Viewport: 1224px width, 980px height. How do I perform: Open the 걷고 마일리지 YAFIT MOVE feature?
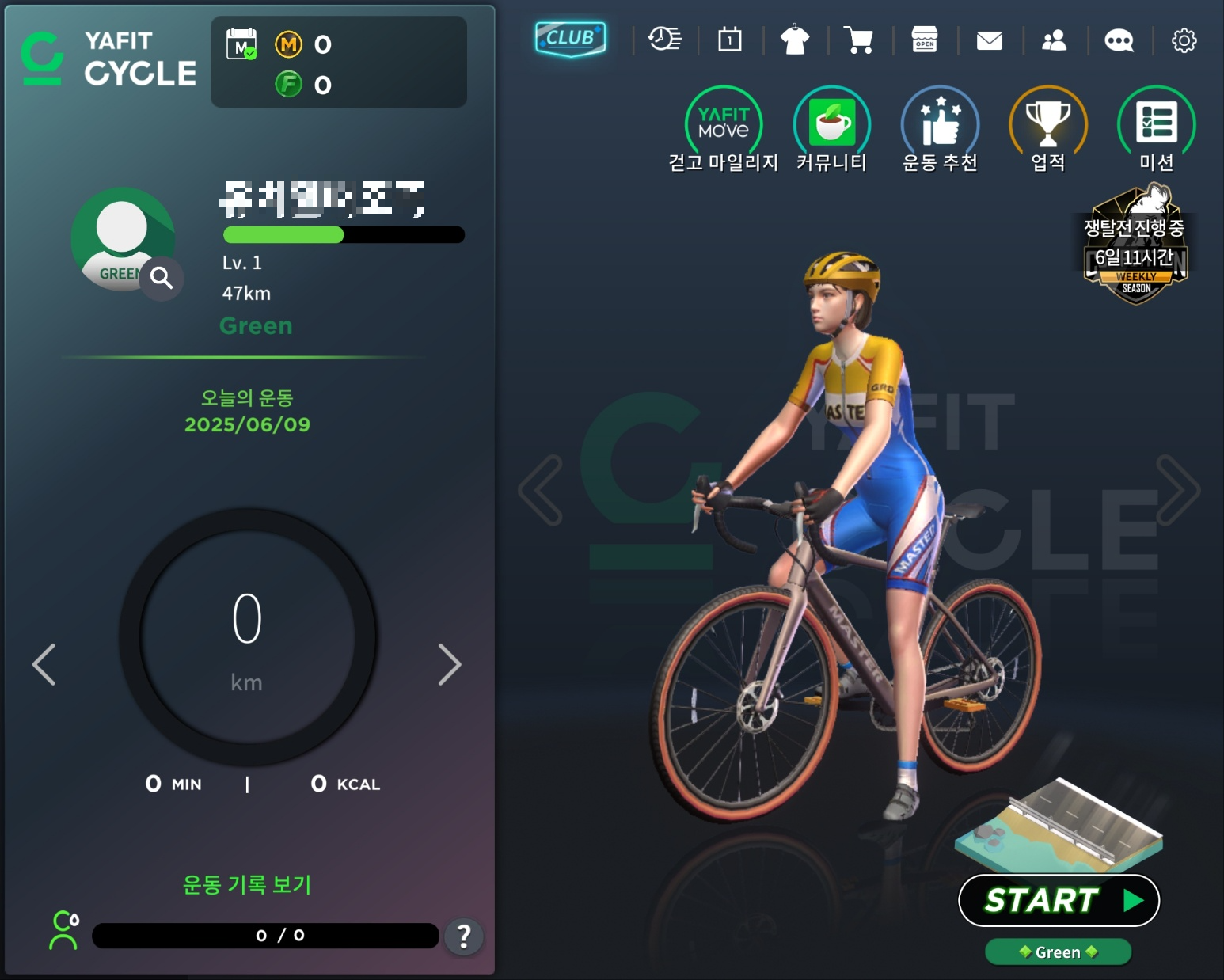tap(722, 124)
